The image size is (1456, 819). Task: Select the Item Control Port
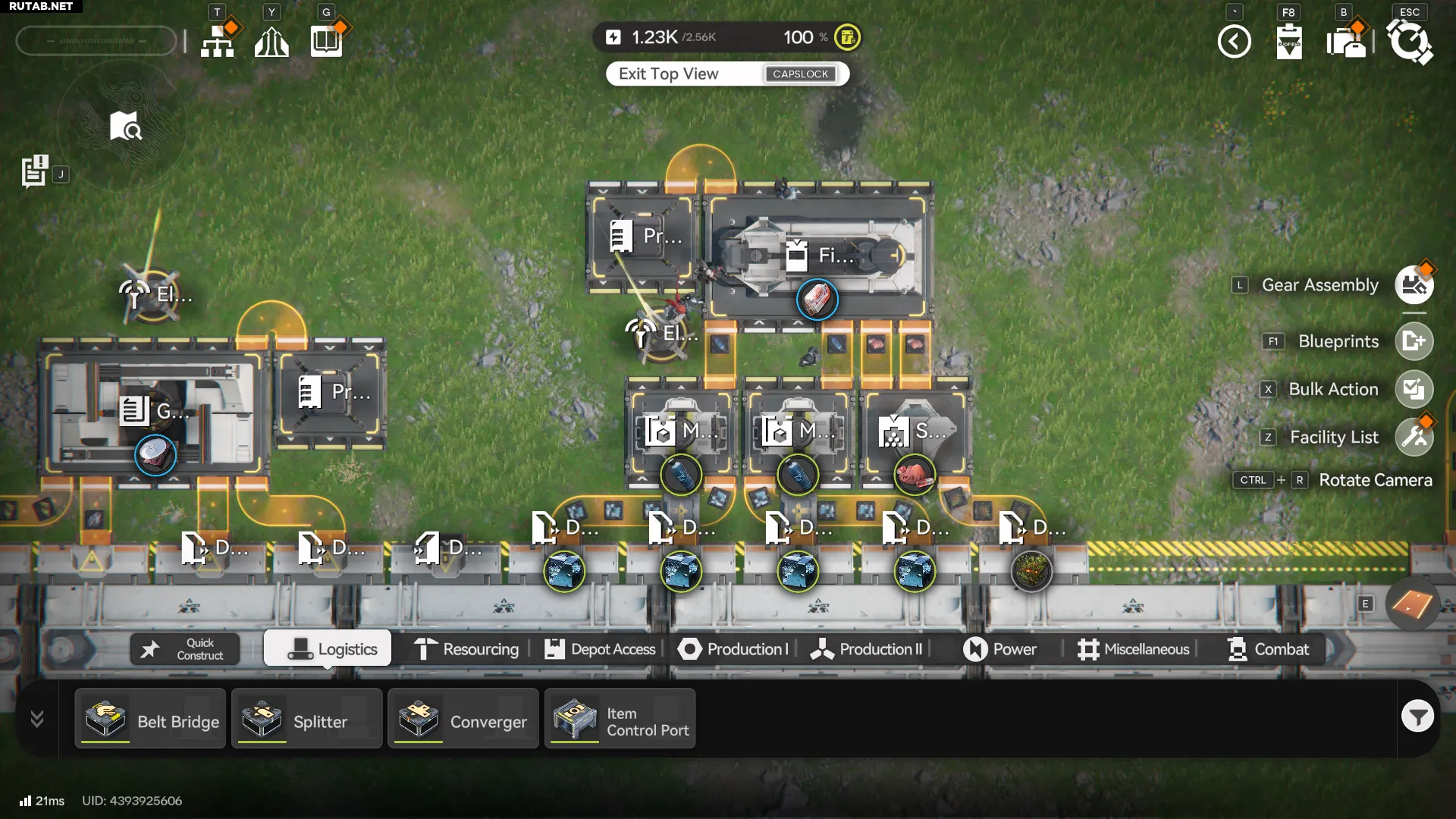pos(620,719)
